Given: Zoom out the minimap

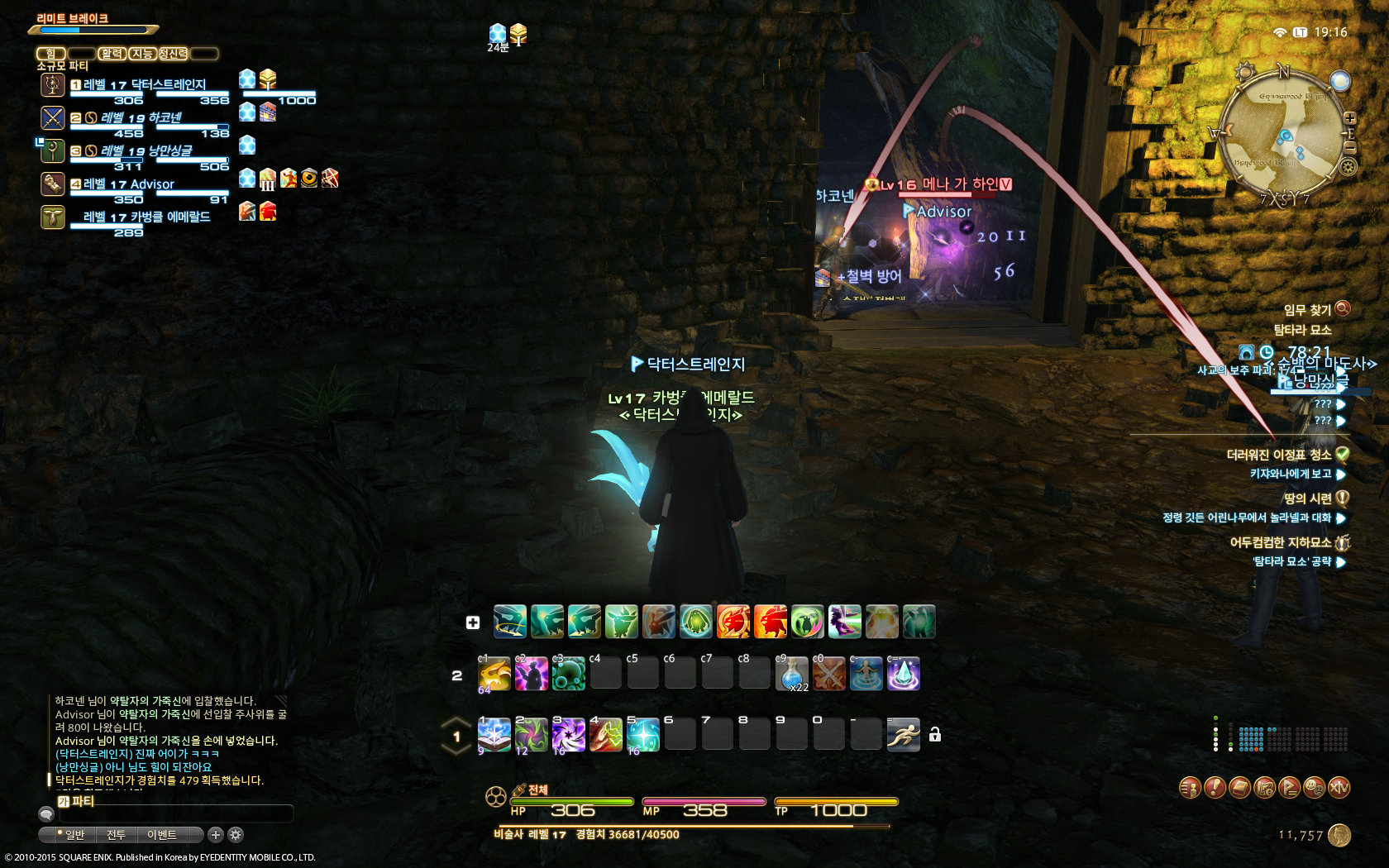Looking at the screenshot, I should tap(1349, 146).
